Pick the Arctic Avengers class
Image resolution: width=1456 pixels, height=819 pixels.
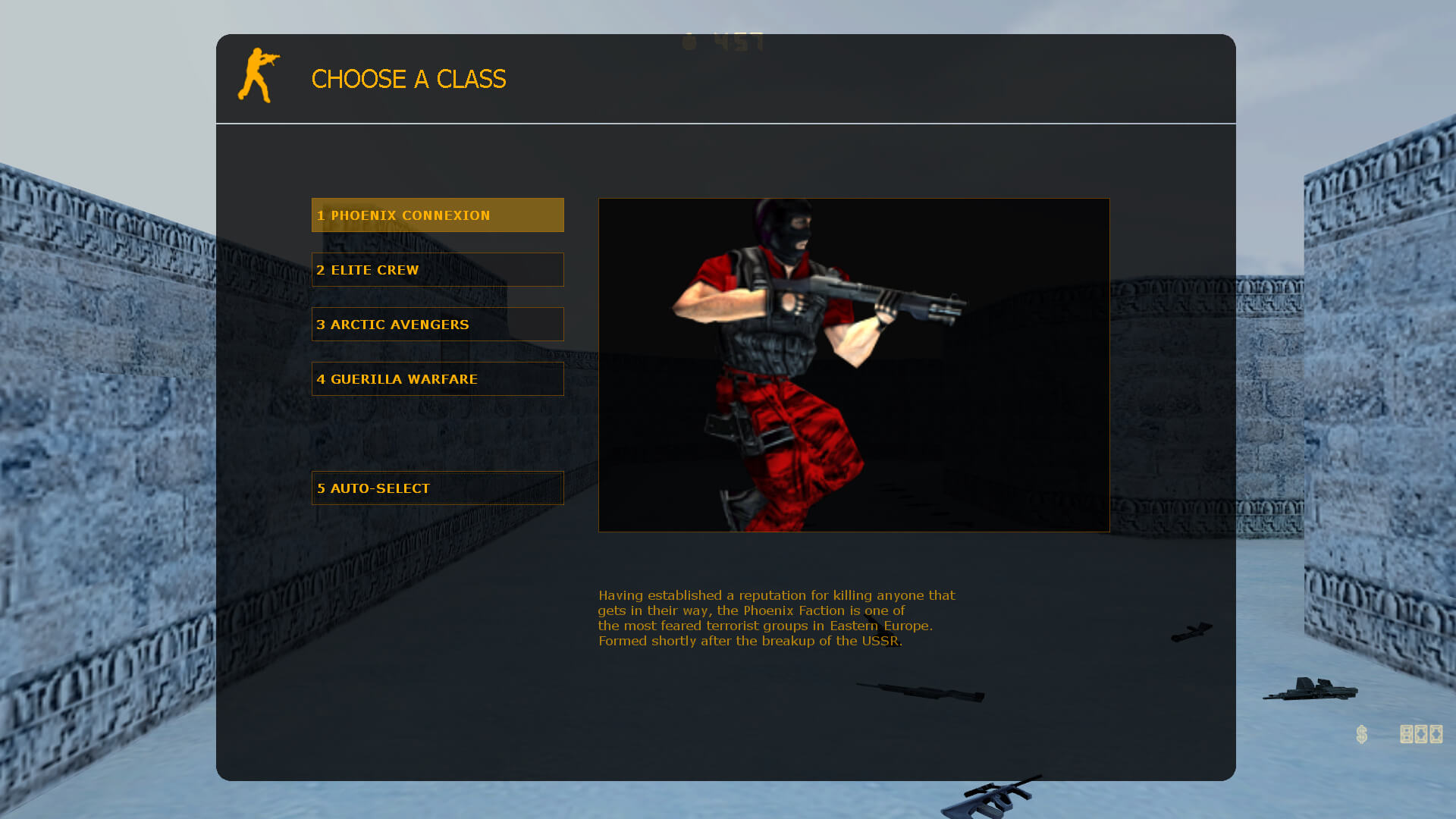click(438, 325)
